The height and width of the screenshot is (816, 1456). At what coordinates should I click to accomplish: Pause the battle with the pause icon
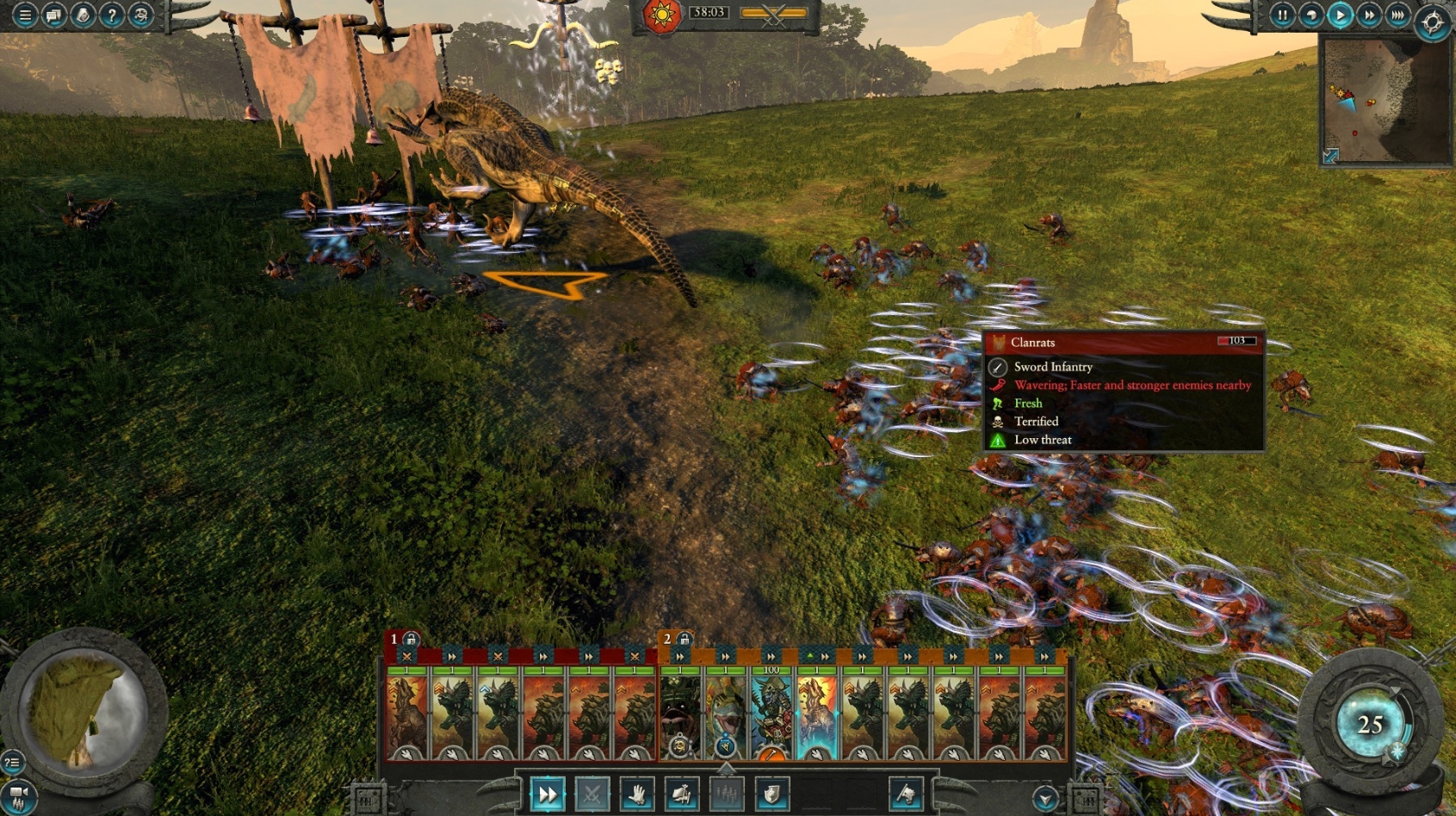(x=1282, y=15)
